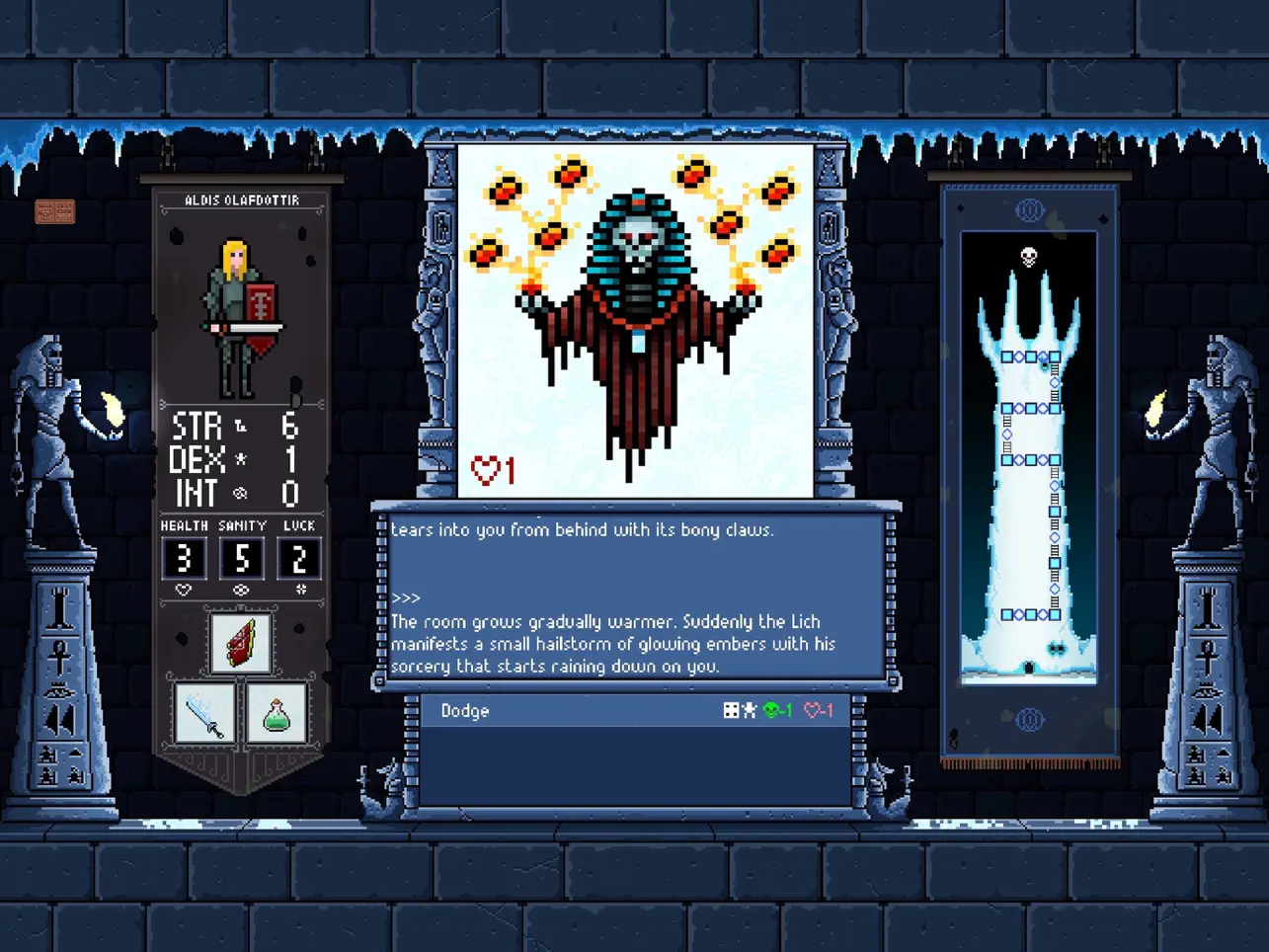
Task: Use the green potion from the inventory
Action: (x=279, y=713)
